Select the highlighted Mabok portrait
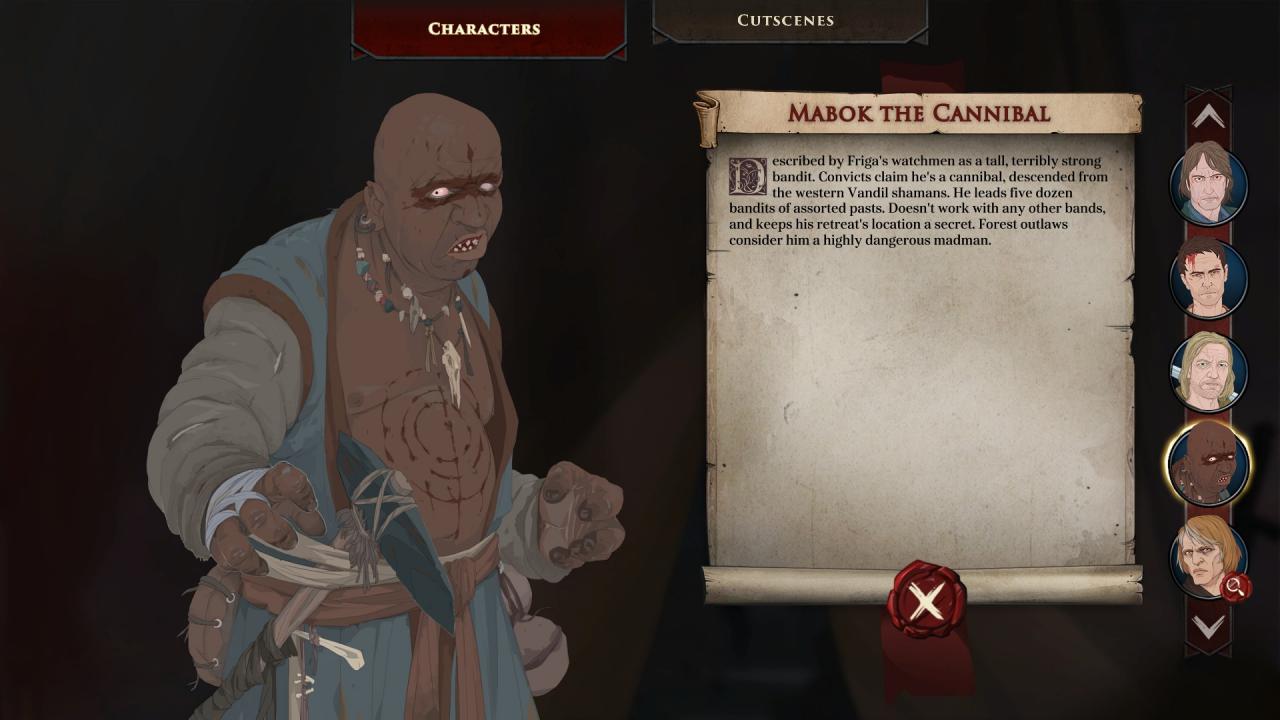Image resolution: width=1280 pixels, height=720 pixels. tap(1208, 464)
